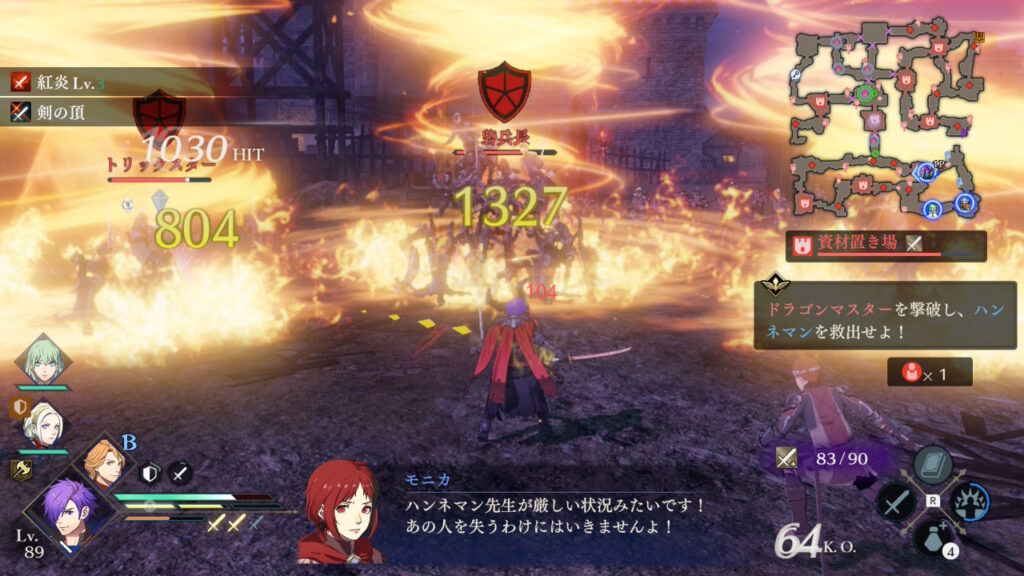
Task: Click the golden chest marker on minimap
Action: (x=980, y=37)
